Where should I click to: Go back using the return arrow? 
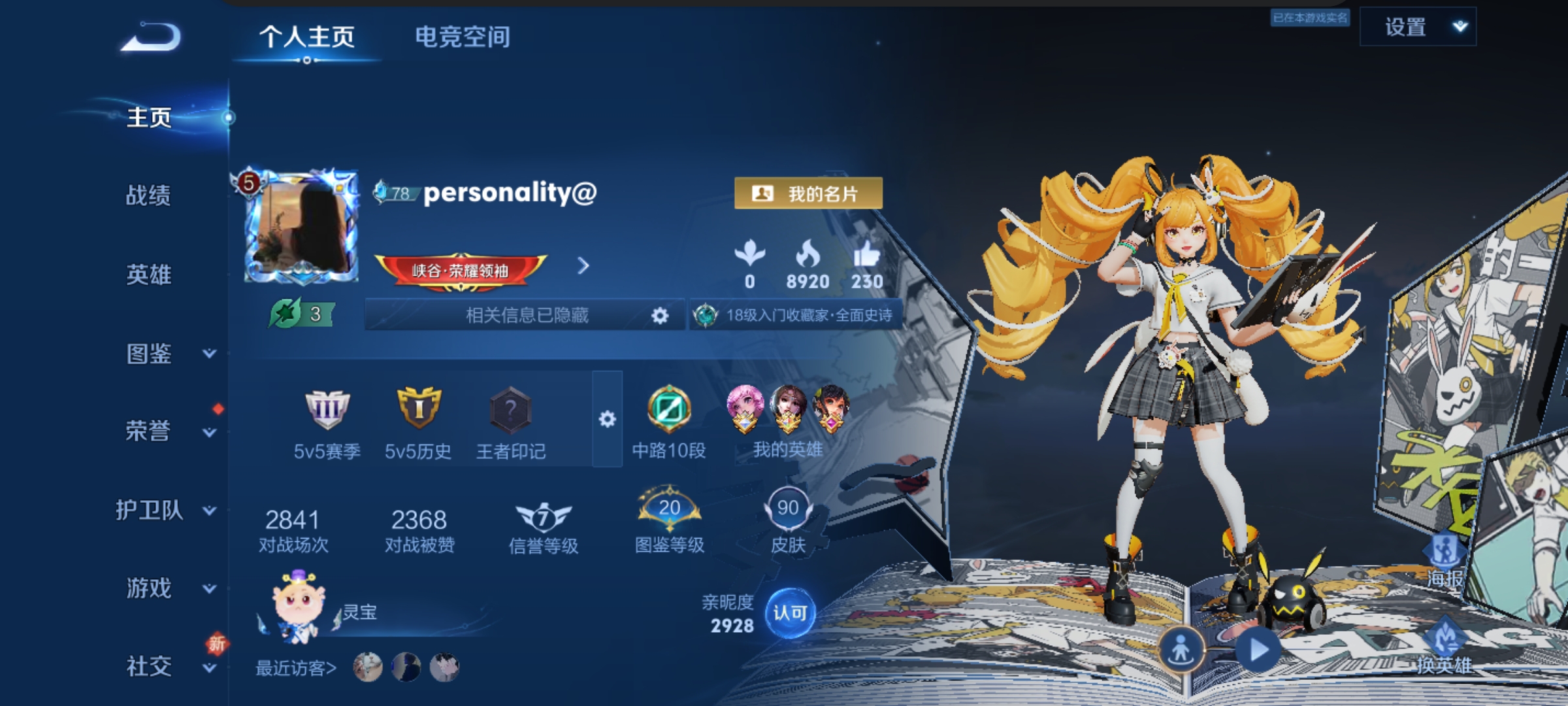[152, 37]
